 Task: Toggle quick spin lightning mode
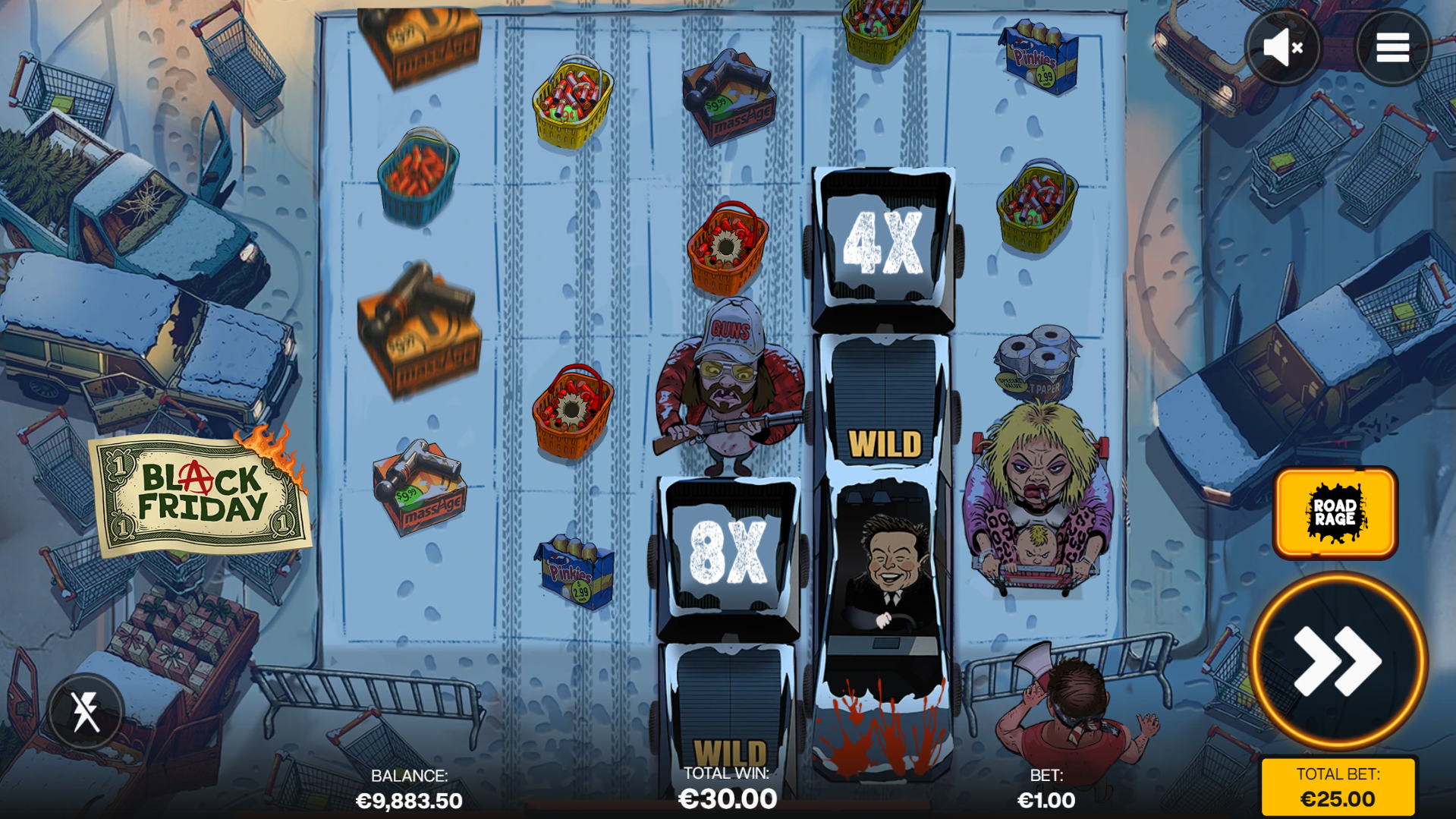86,711
